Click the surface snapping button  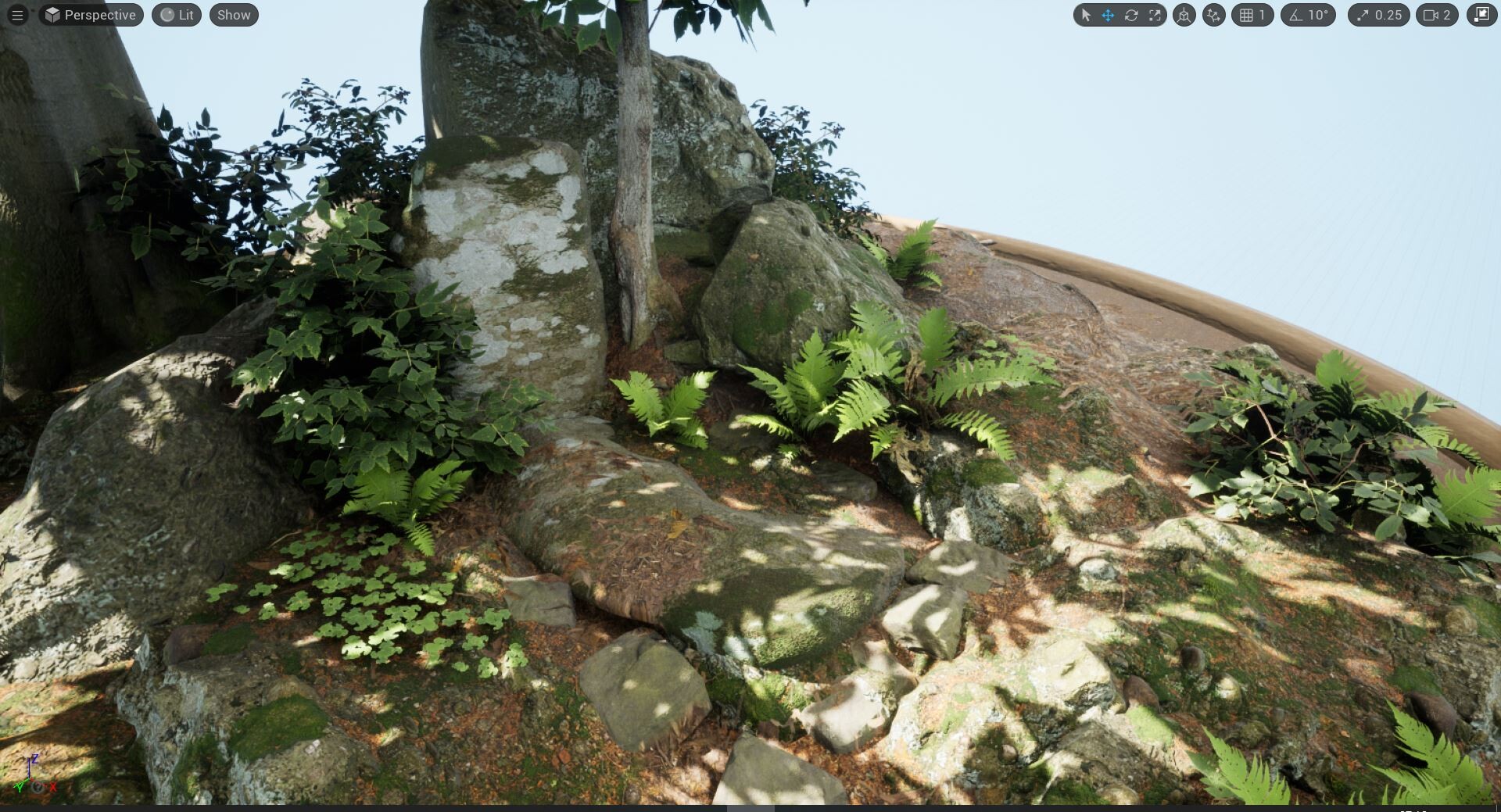1213,15
